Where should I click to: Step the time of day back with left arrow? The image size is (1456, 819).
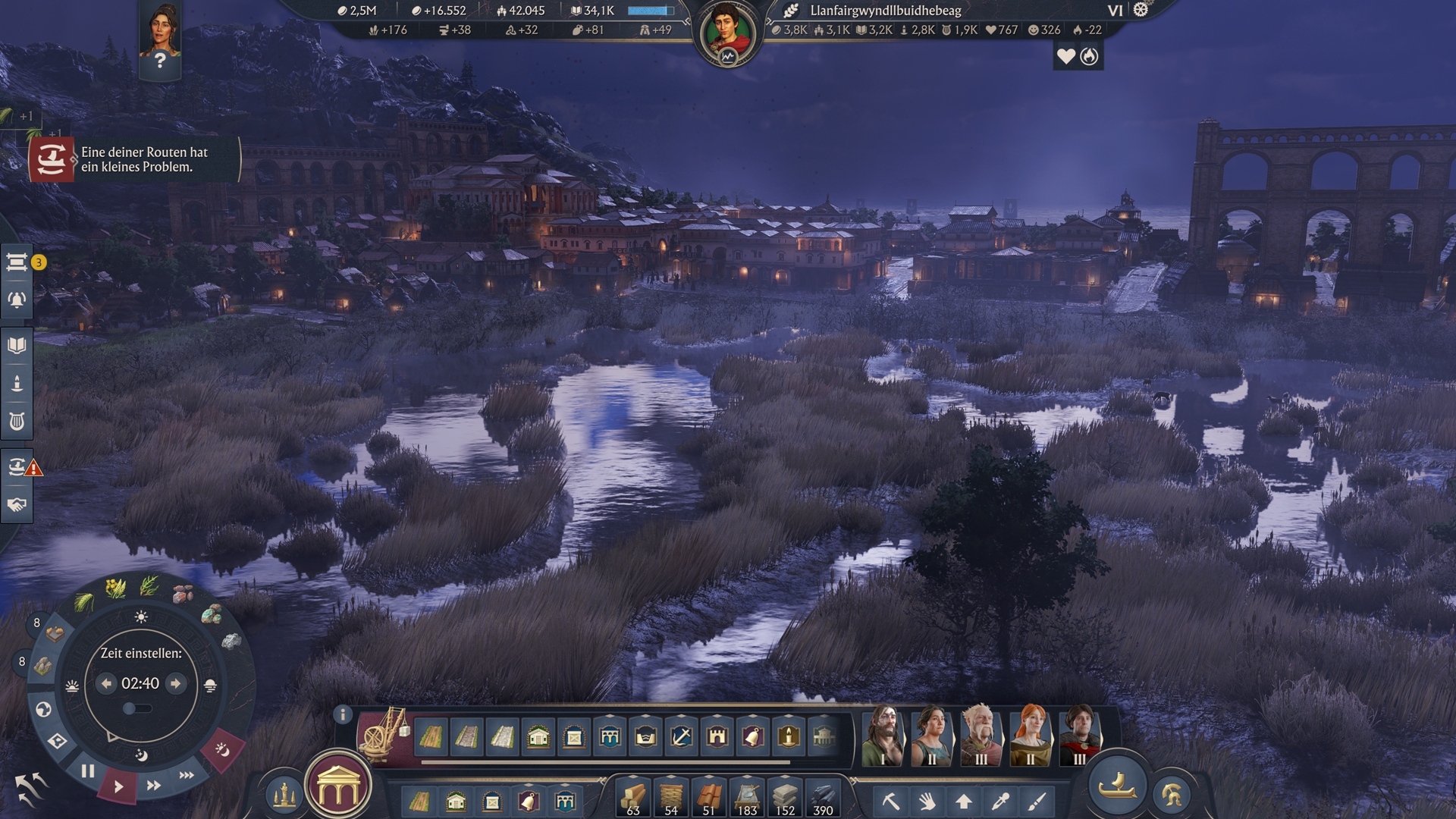coord(106,683)
